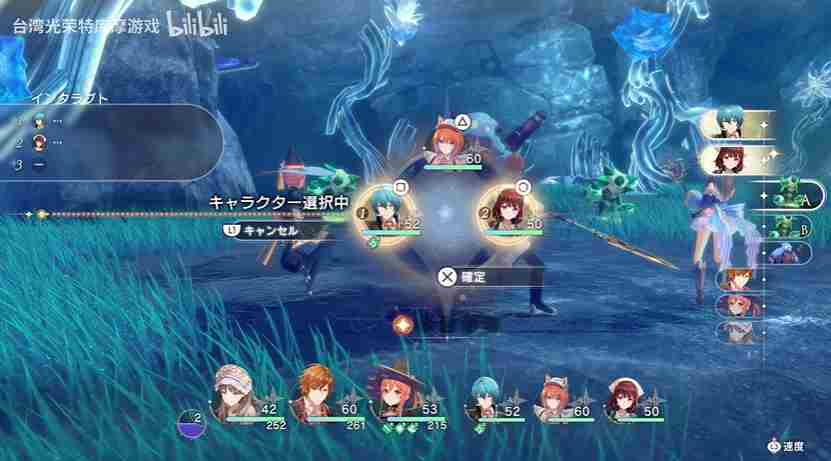Confirm selection with the 確定 button
Screen dimensions: 831x461
tap(463, 277)
